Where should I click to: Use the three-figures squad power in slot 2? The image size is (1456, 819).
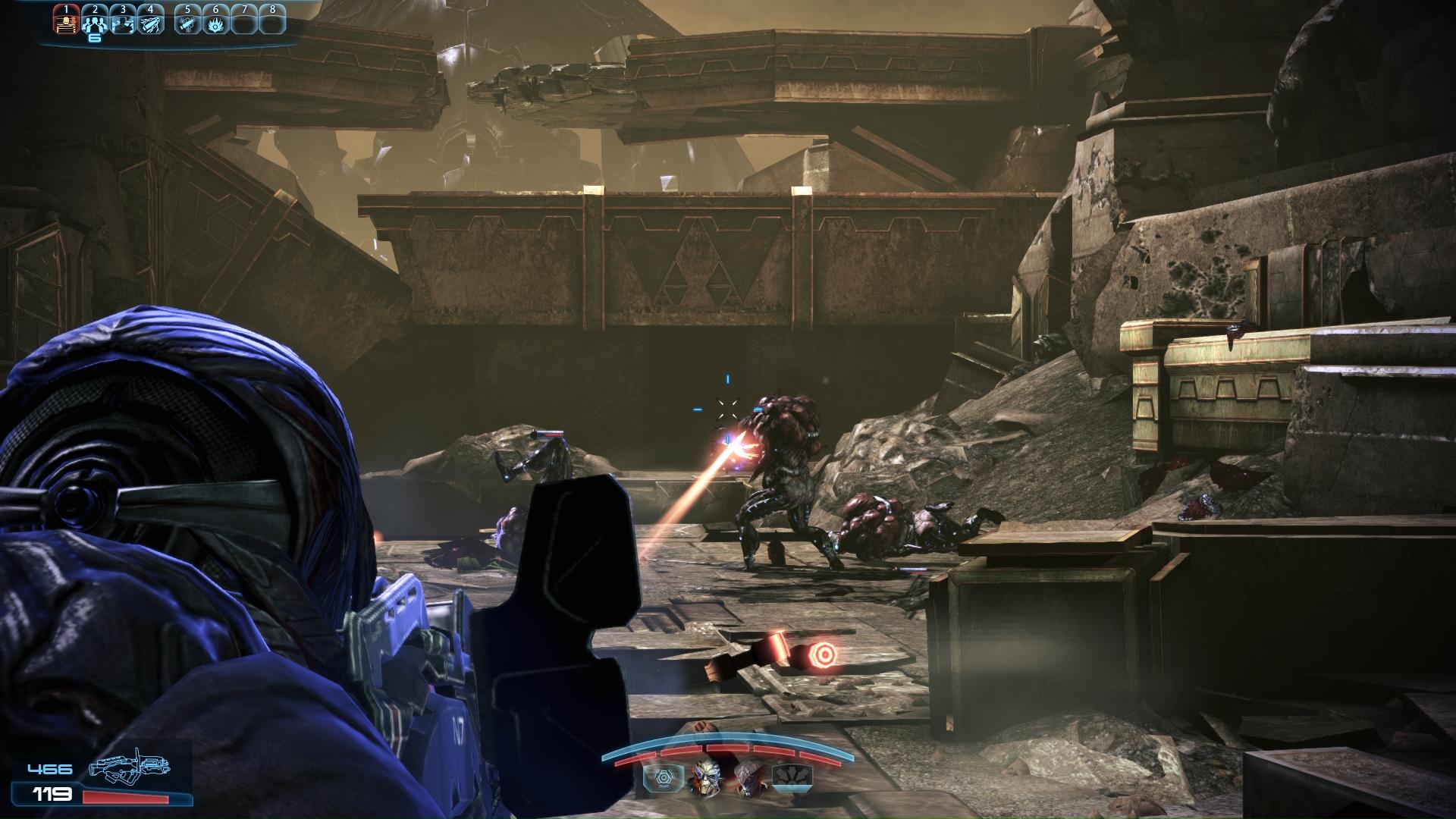tap(95, 23)
